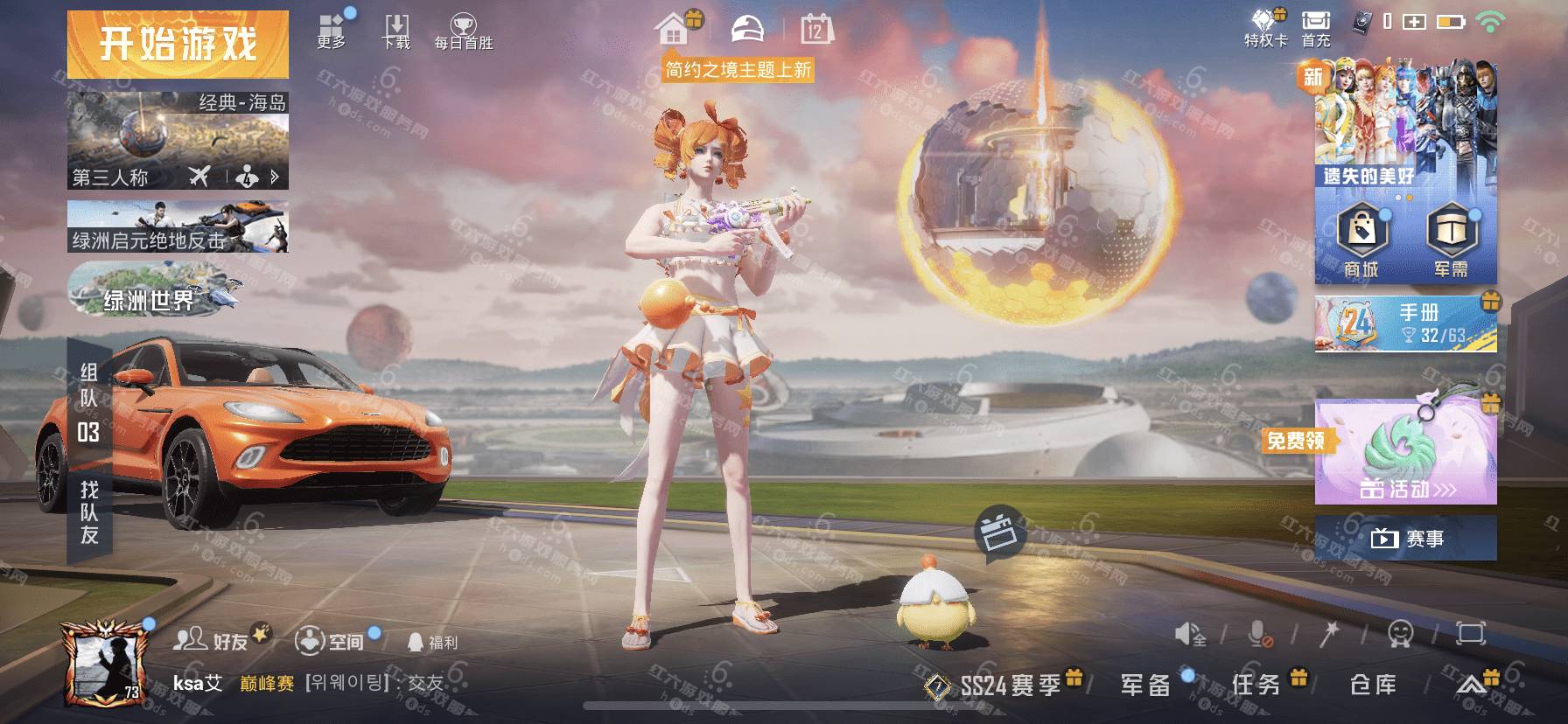The image size is (1568, 724).
Task: Open the 仓库 warehouse tab
Action: [x=1373, y=685]
